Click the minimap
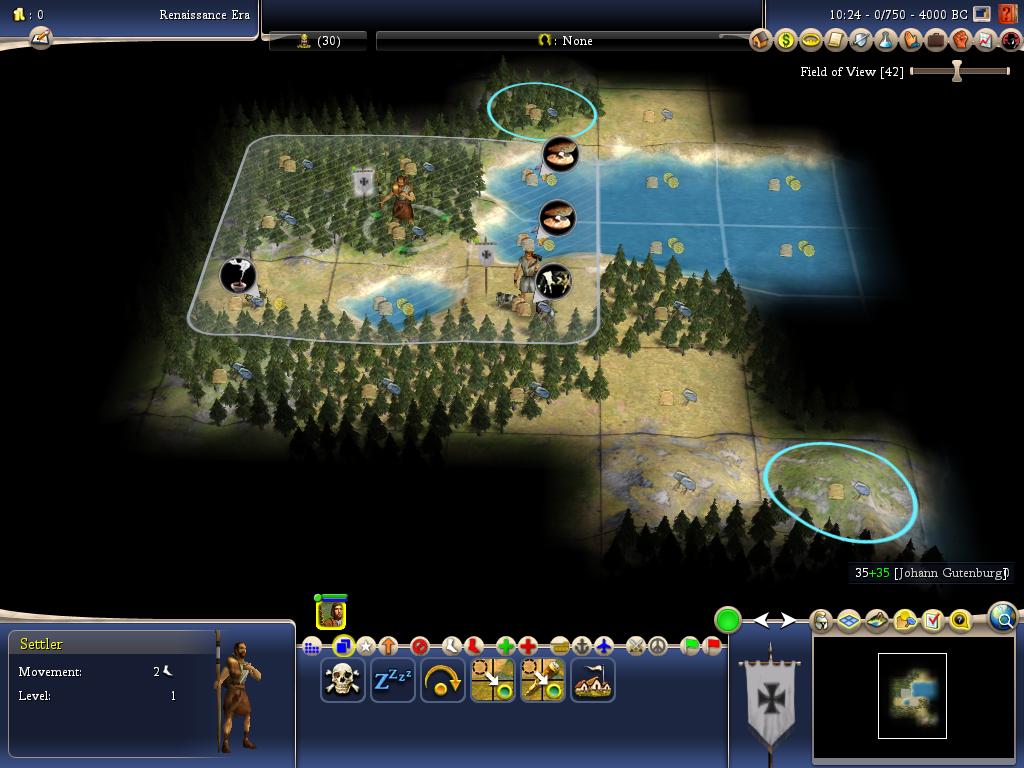 click(912, 695)
